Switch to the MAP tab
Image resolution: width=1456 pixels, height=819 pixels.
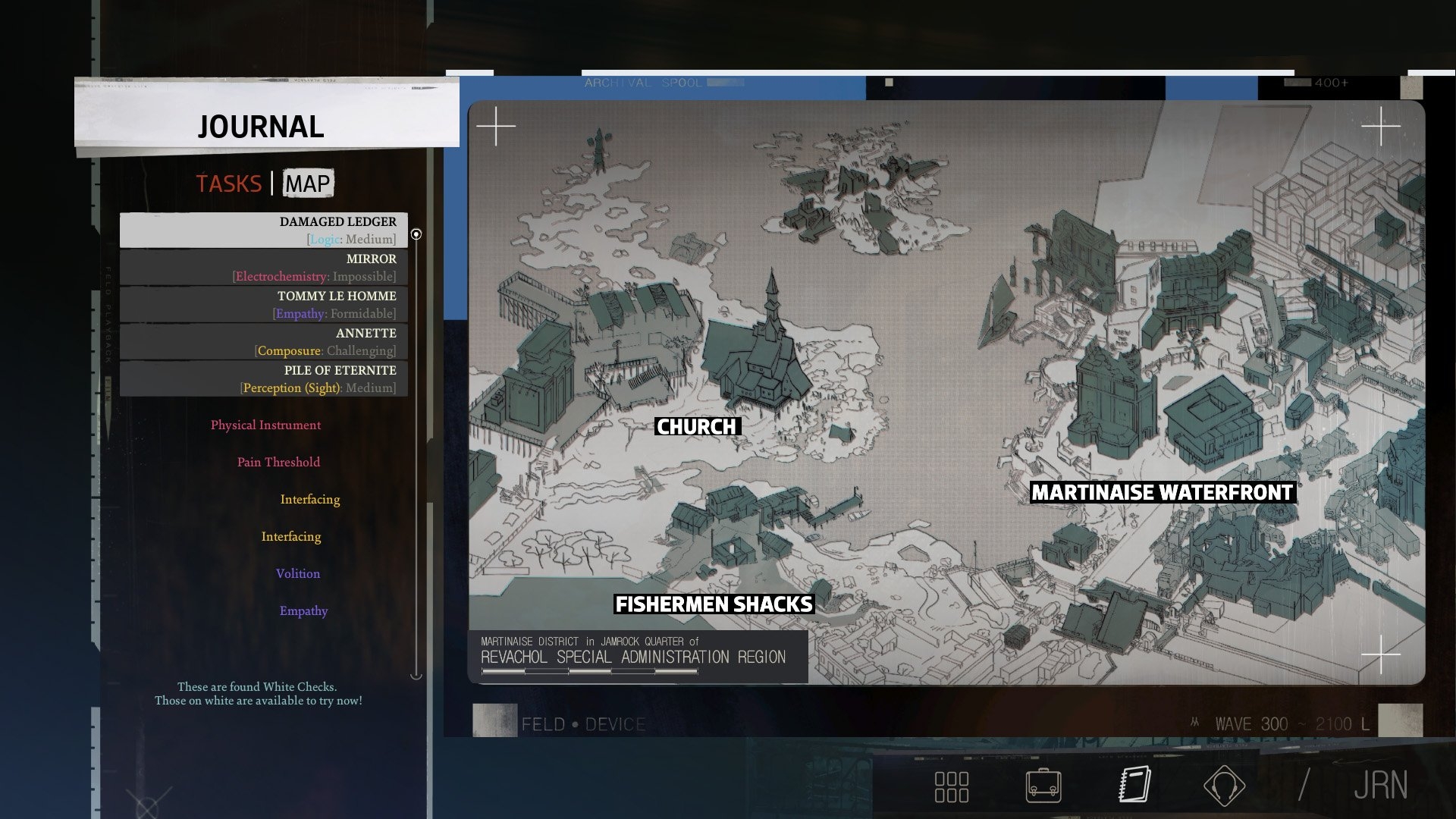[x=306, y=183]
